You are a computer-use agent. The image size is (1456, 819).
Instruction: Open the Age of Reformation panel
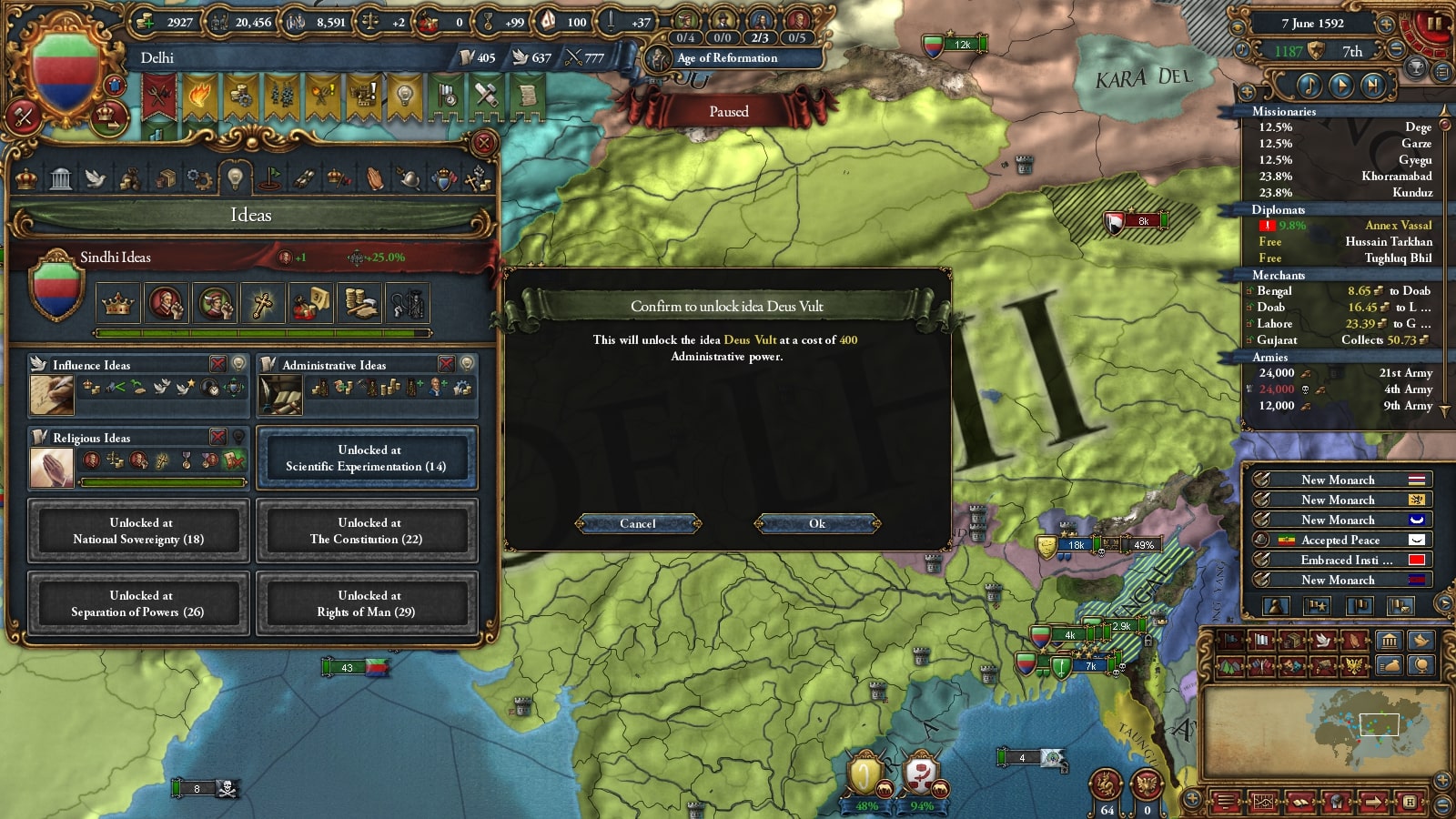point(727,58)
